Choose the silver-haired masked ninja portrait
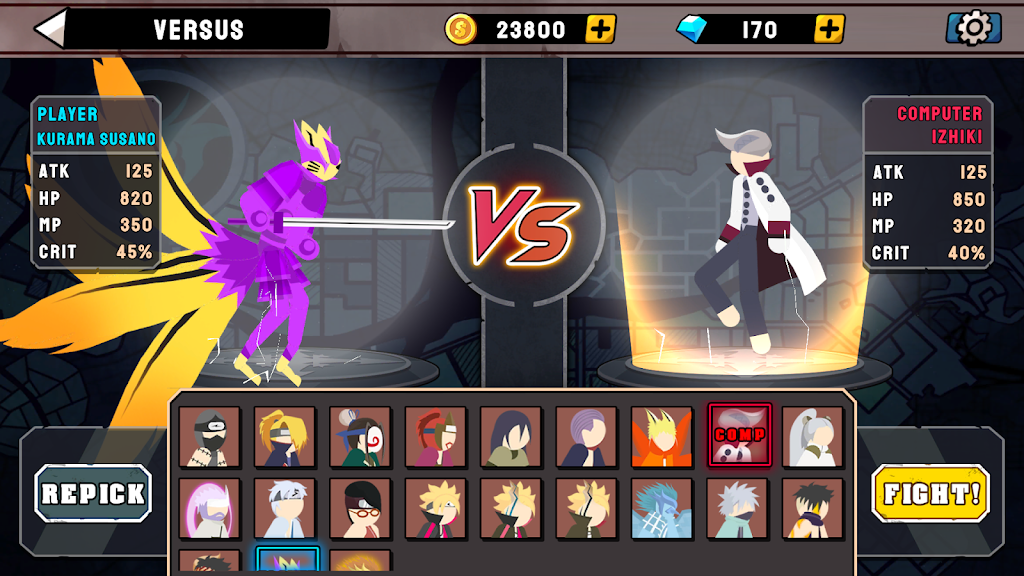Viewport: 1024px width, 576px height. 737,509
